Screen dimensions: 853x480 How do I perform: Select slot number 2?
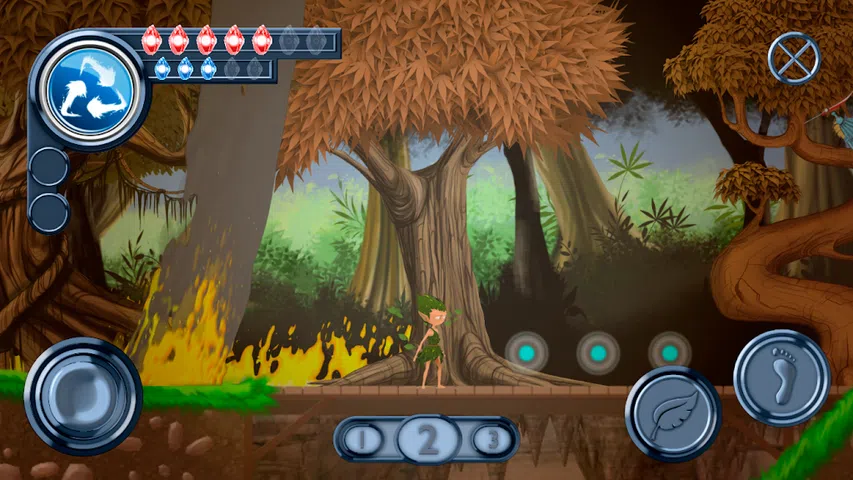click(x=428, y=439)
